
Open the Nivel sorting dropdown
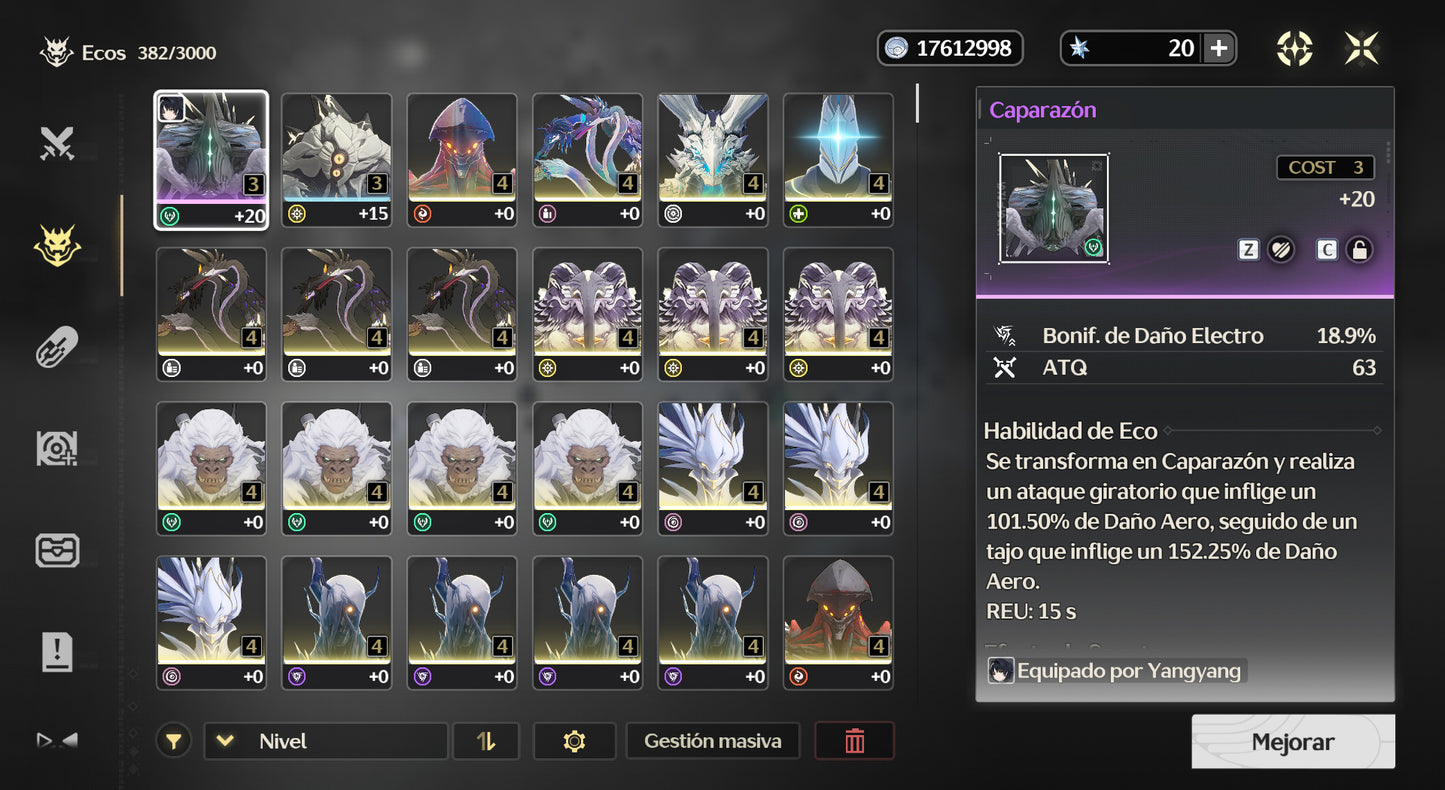[324, 741]
